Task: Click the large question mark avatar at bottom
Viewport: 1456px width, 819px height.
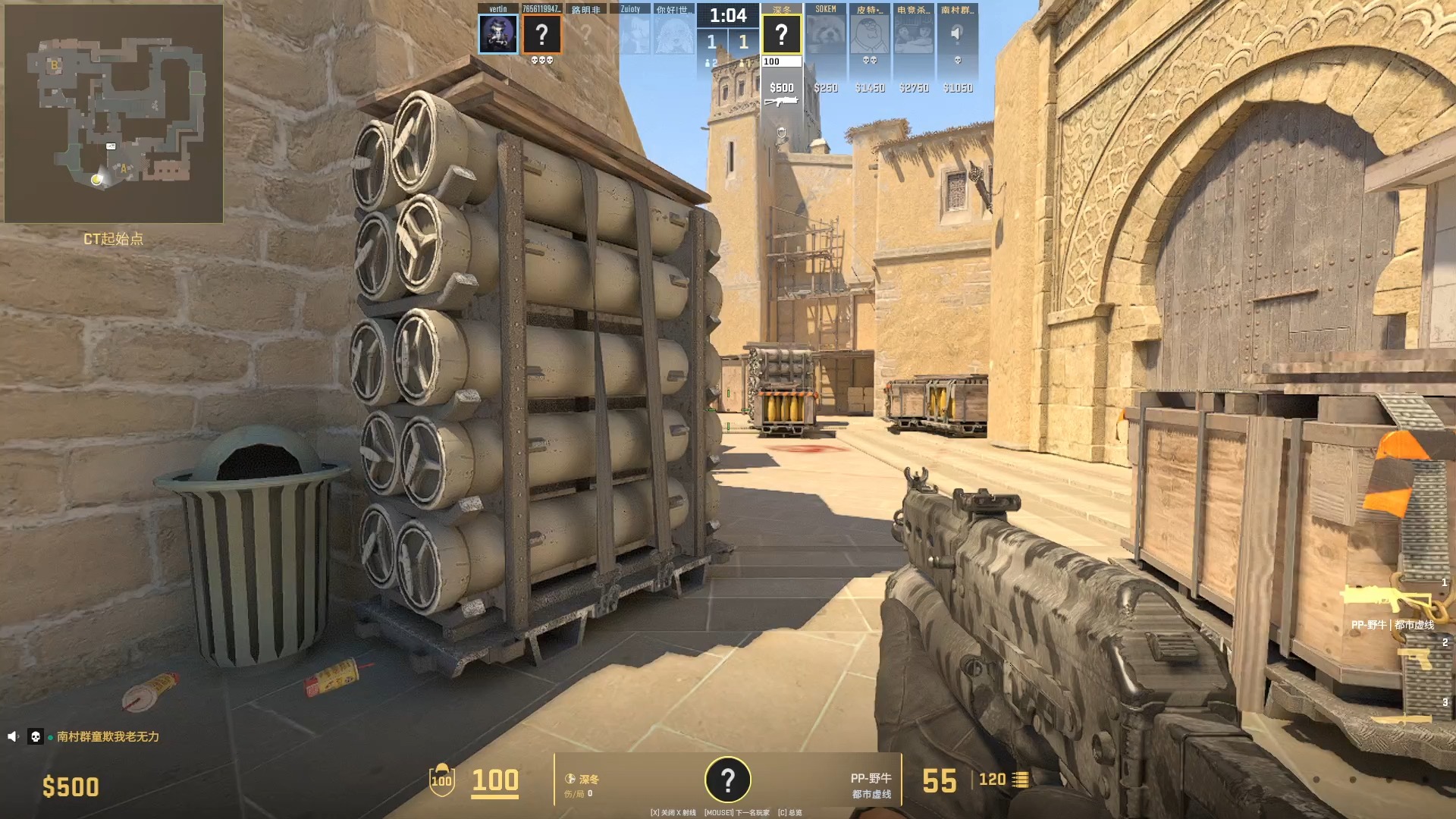Action: click(x=727, y=780)
